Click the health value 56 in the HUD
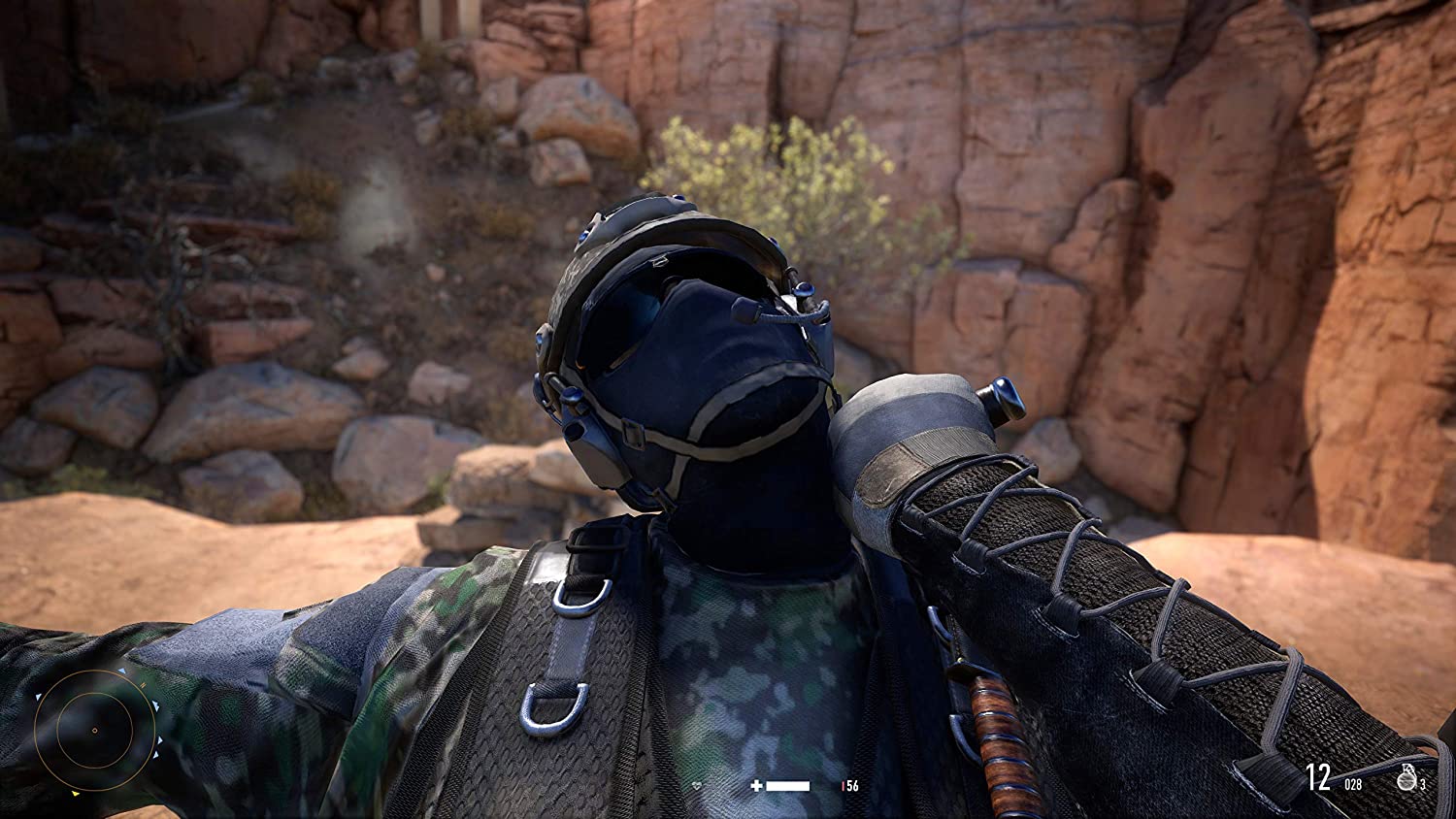The width and height of the screenshot is (1456, 819). (852, 786)
